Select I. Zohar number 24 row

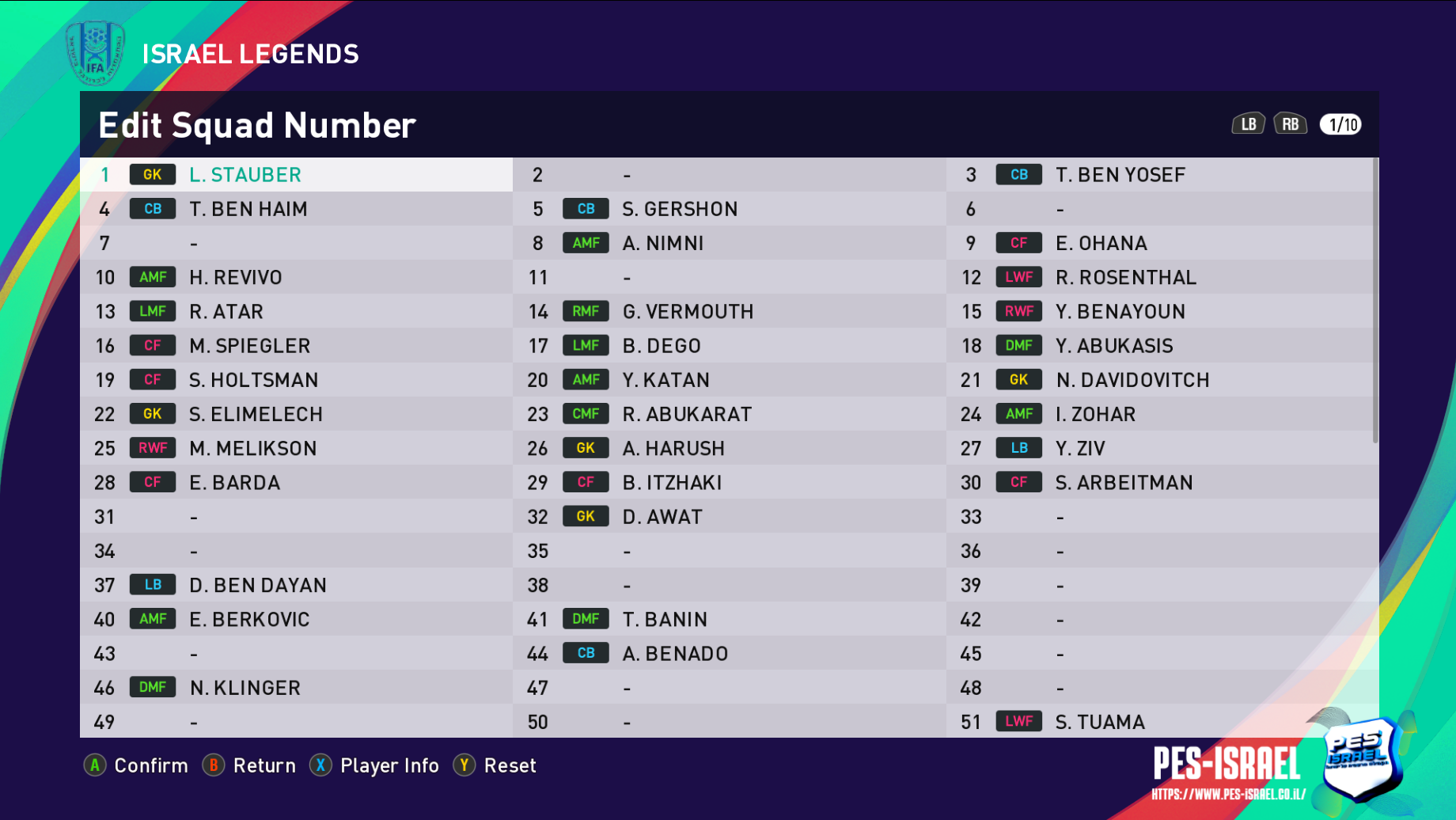pos(1162,414)
